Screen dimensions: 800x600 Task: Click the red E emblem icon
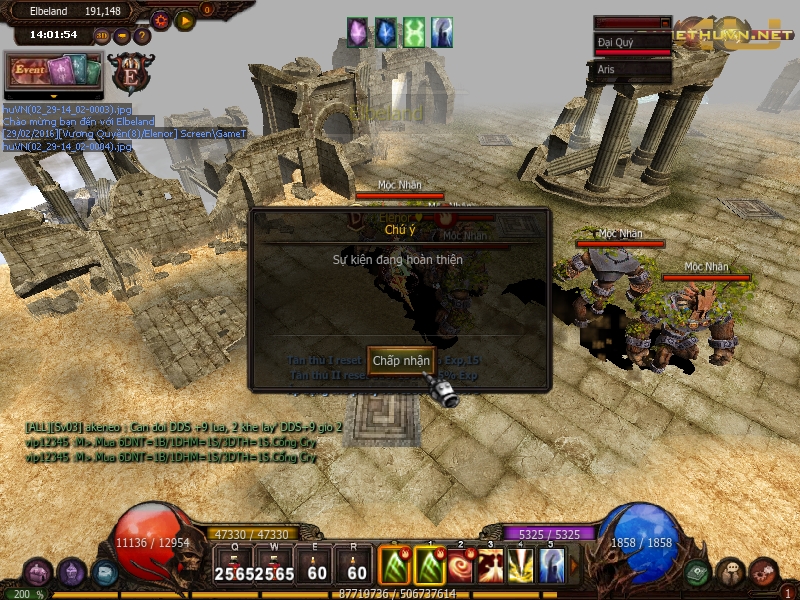(x=131, y=72)
